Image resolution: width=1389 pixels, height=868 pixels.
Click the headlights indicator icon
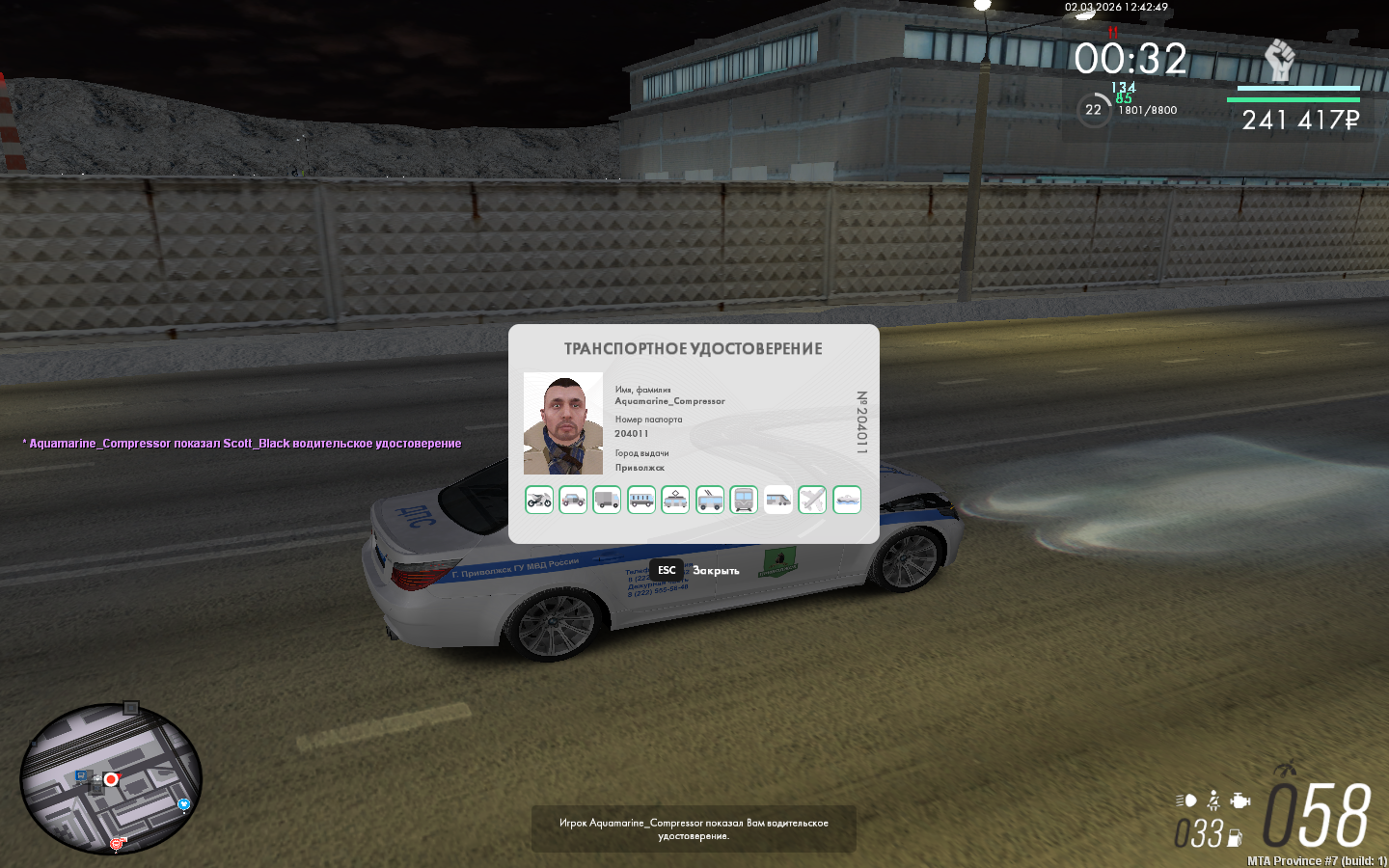click(x=1186, y=800)
